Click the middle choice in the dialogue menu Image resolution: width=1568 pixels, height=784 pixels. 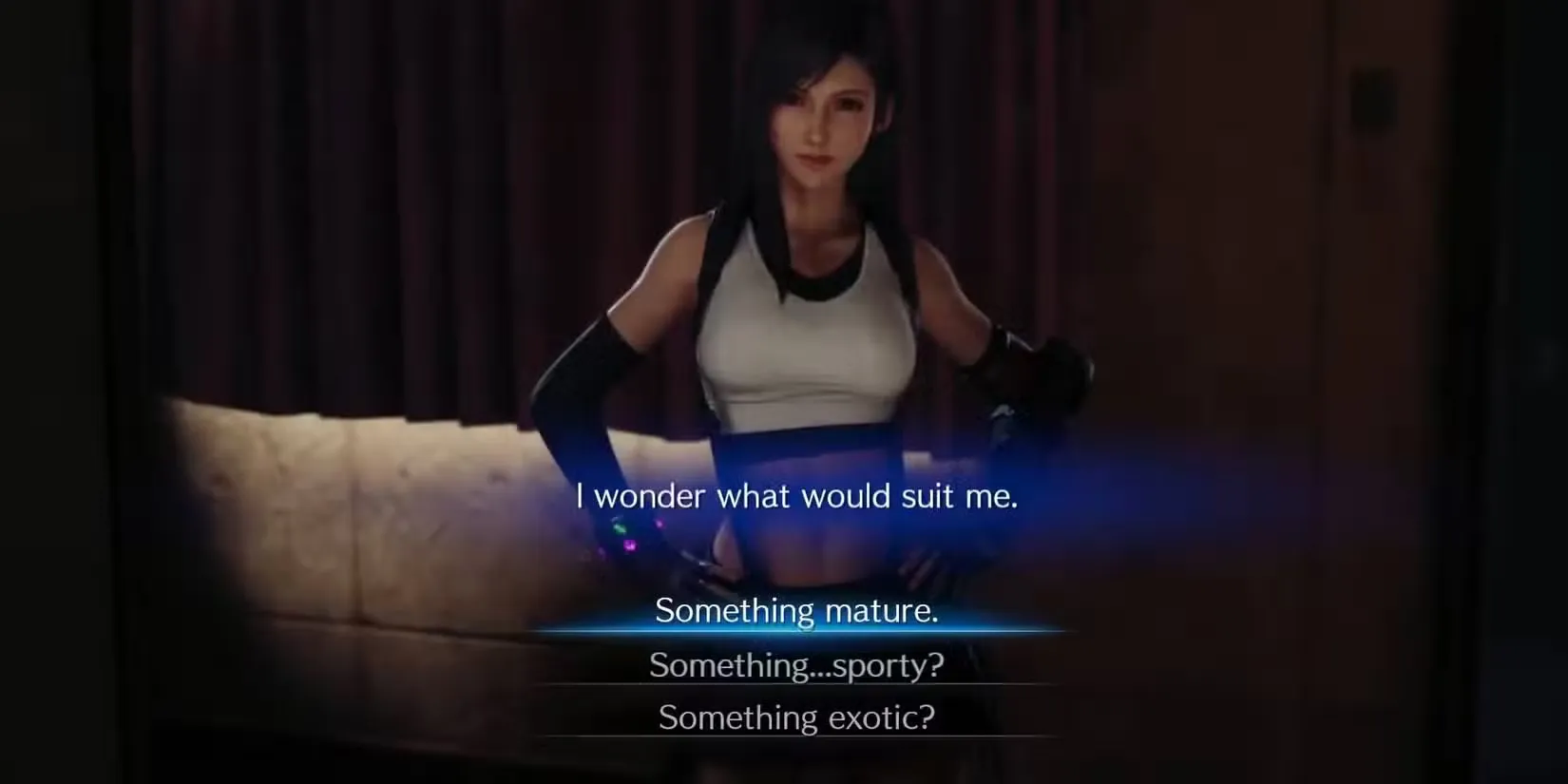796,666
